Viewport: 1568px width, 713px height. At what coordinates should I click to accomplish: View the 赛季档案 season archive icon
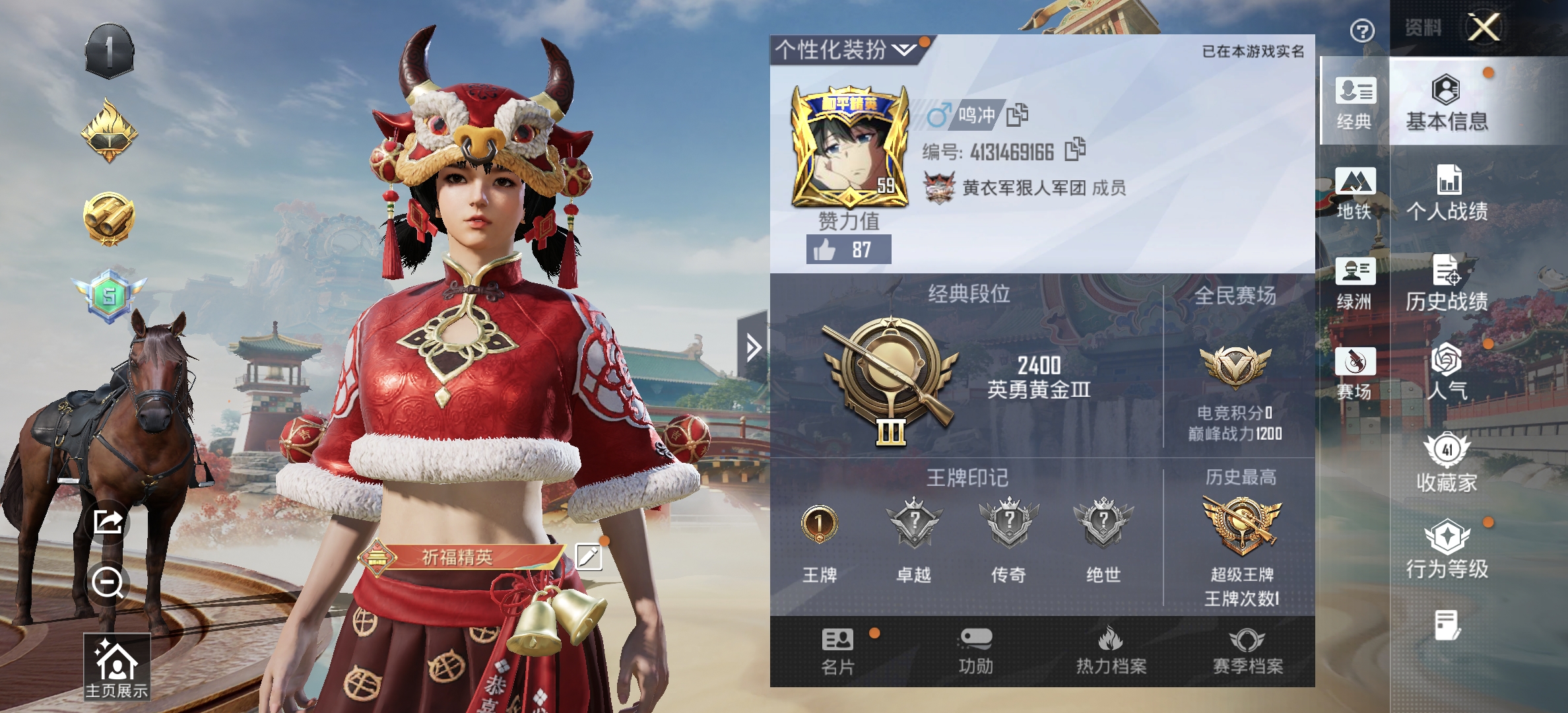1248,647
